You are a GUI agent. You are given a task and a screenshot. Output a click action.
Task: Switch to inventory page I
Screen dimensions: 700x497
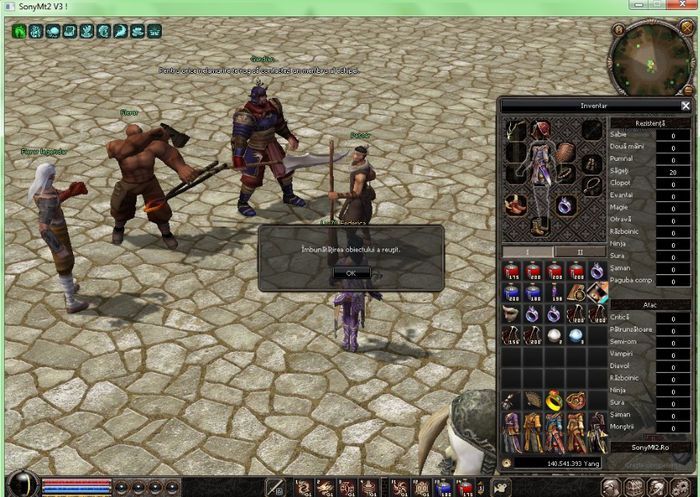pyautogui.click(x=527, y=251)
